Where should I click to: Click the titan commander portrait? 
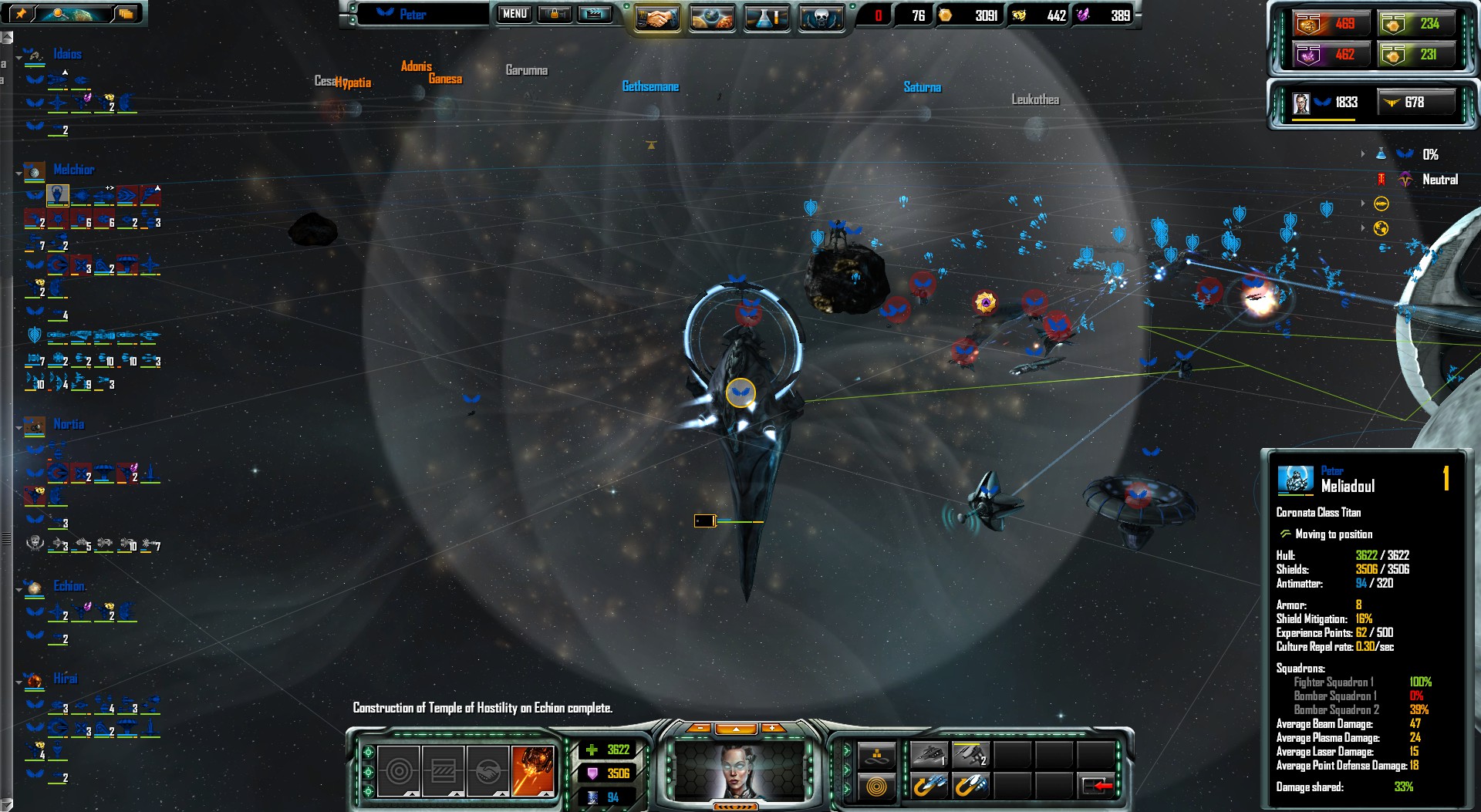click(x=740, y=770)
